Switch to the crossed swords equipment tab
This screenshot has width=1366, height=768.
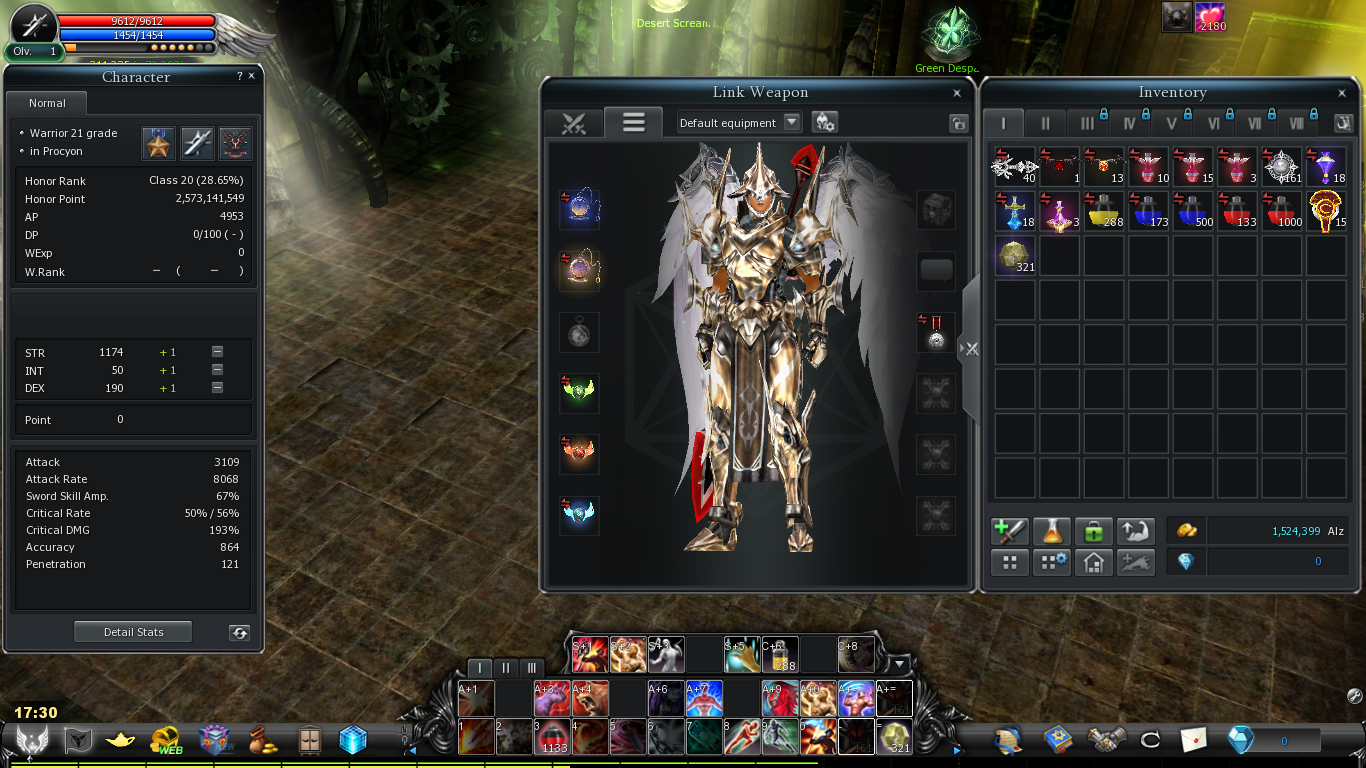[573, 123]
